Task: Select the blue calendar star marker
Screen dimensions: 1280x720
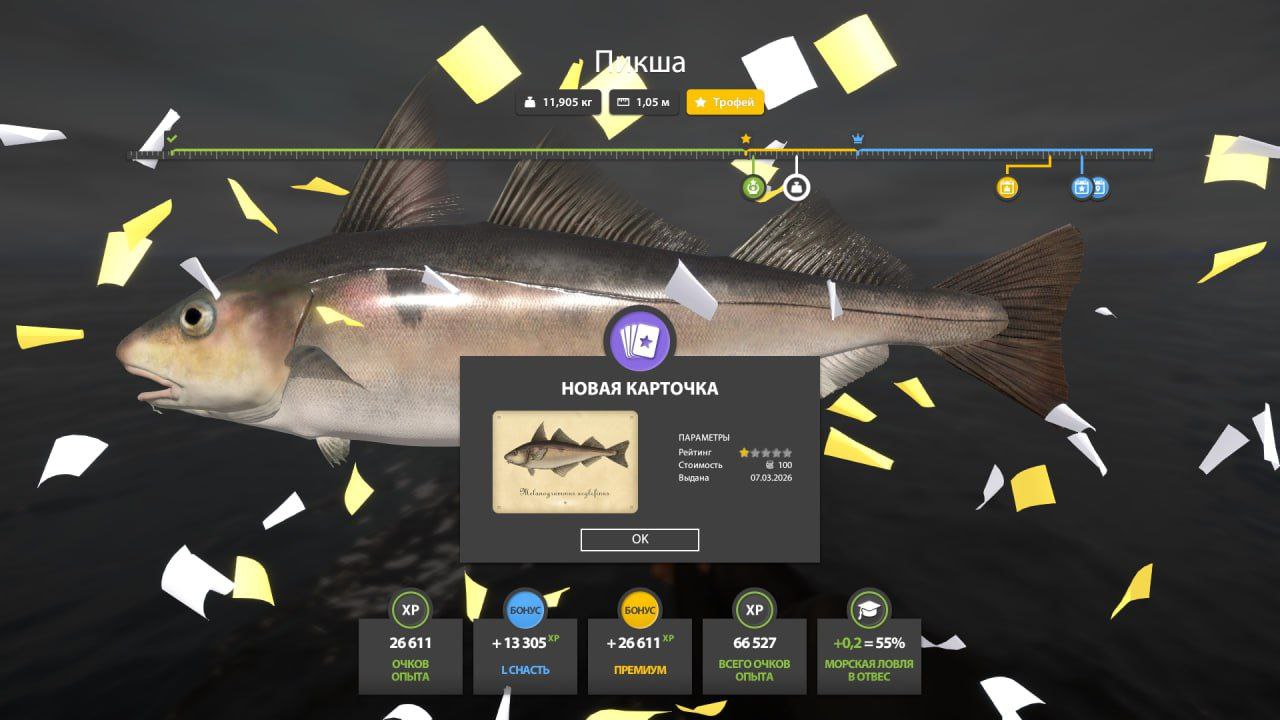Action: [x=1081, y=187]
